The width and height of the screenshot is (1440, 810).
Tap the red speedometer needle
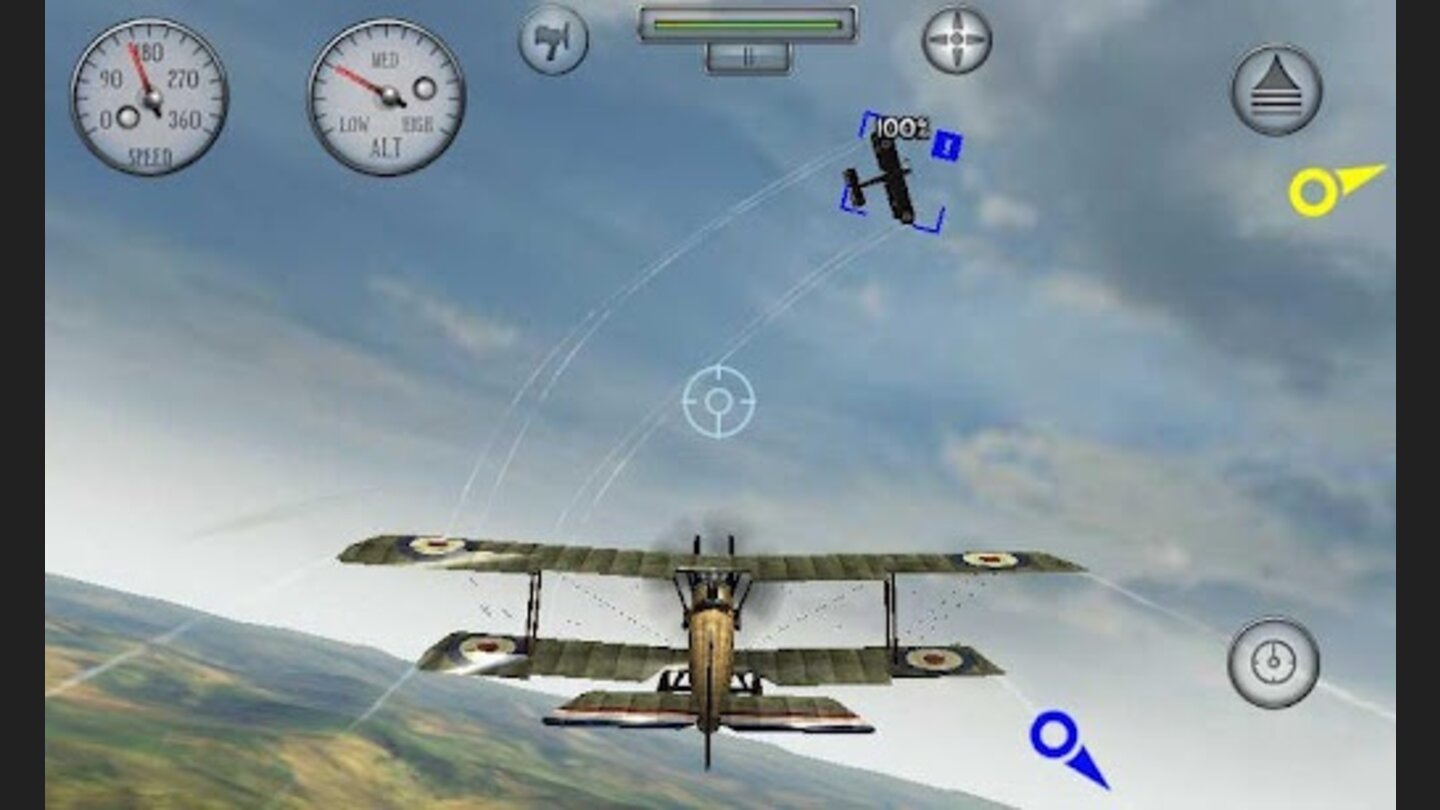(x=140, y=70)
